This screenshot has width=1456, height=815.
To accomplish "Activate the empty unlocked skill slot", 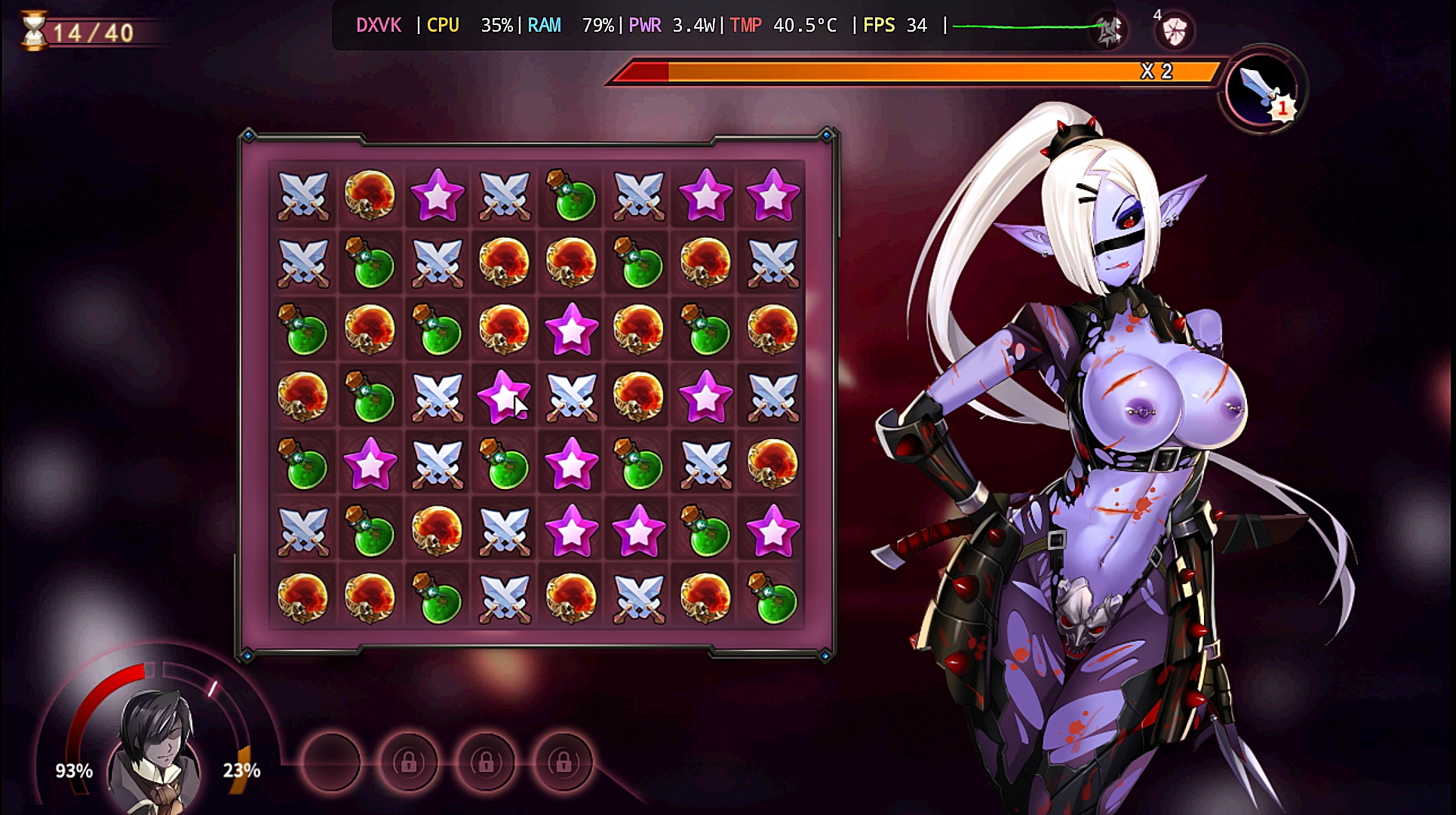I will (331, 762).
